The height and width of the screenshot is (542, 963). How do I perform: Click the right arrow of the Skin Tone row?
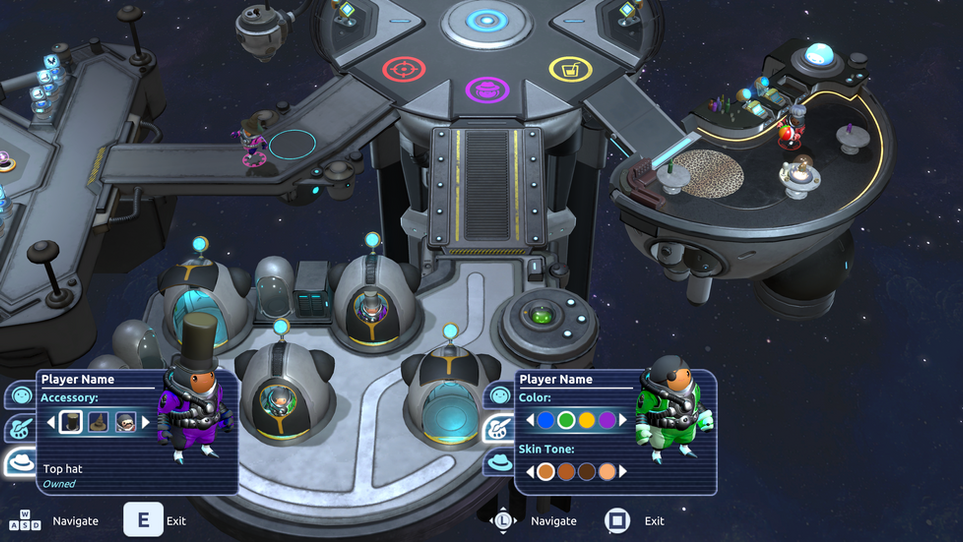point(623,471)
